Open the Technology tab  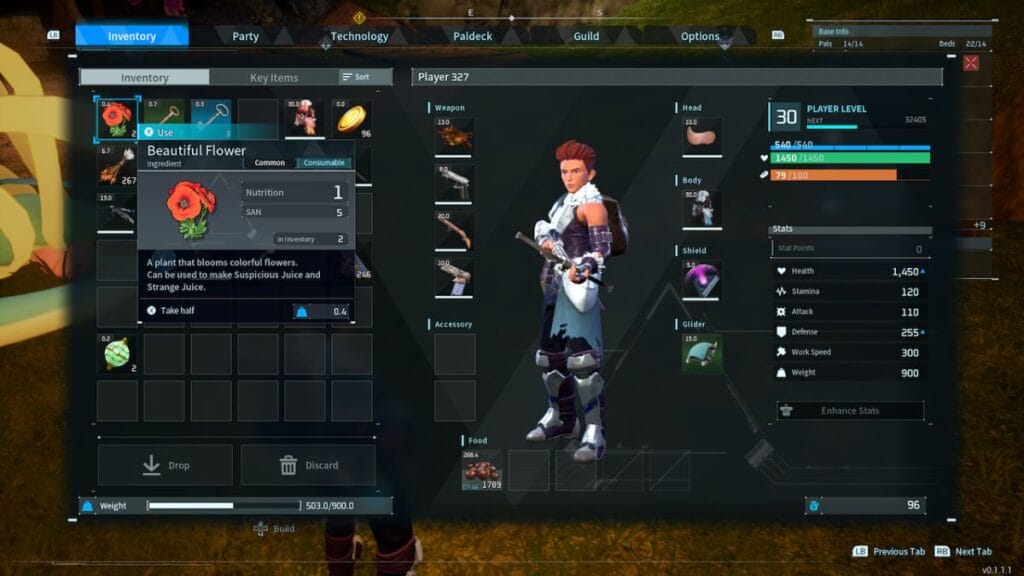tap(359, 36)
